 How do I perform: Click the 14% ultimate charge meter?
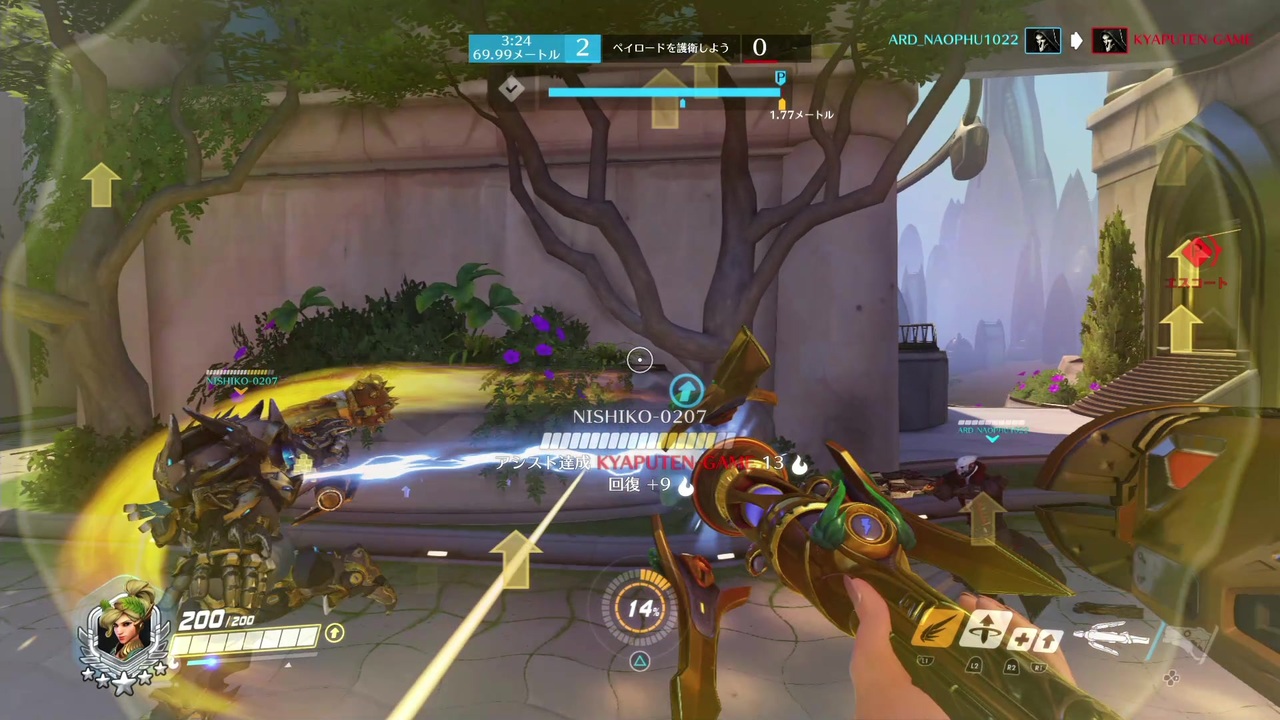tap(640, 610)
